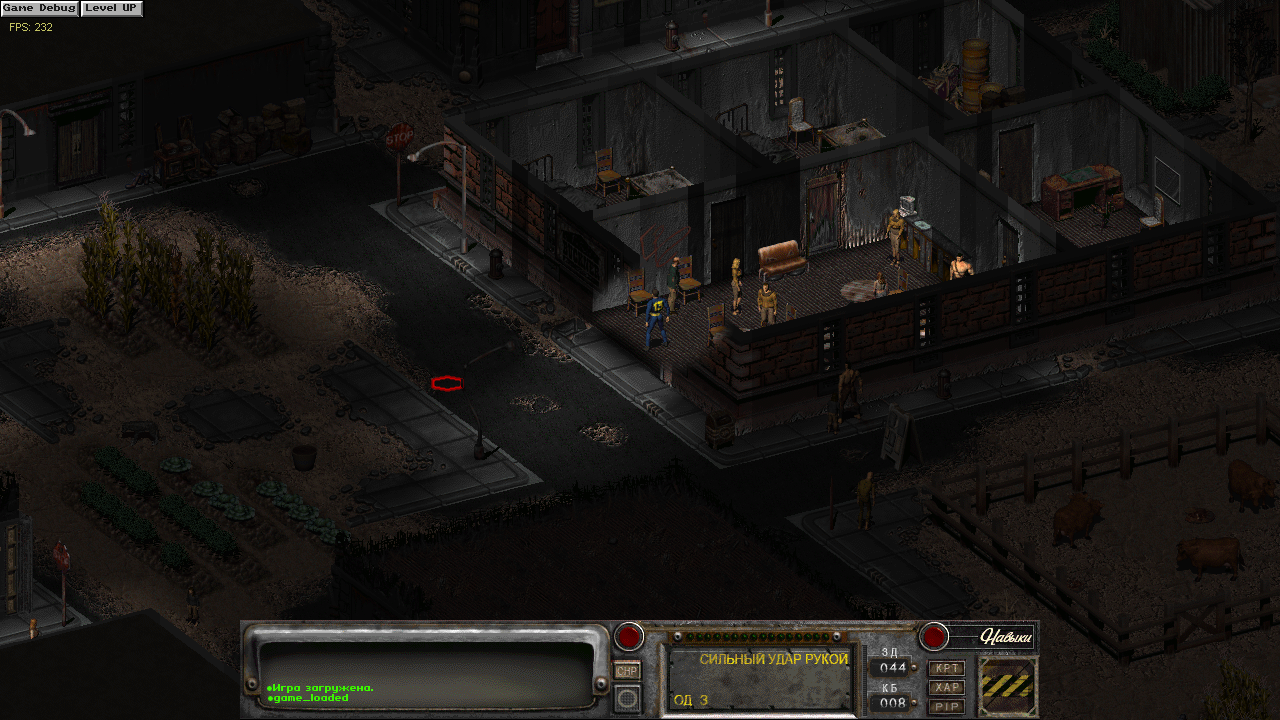The image size is (1280, 720).
Task: Click the hazard-striped combat panel
Action: 1007,687
